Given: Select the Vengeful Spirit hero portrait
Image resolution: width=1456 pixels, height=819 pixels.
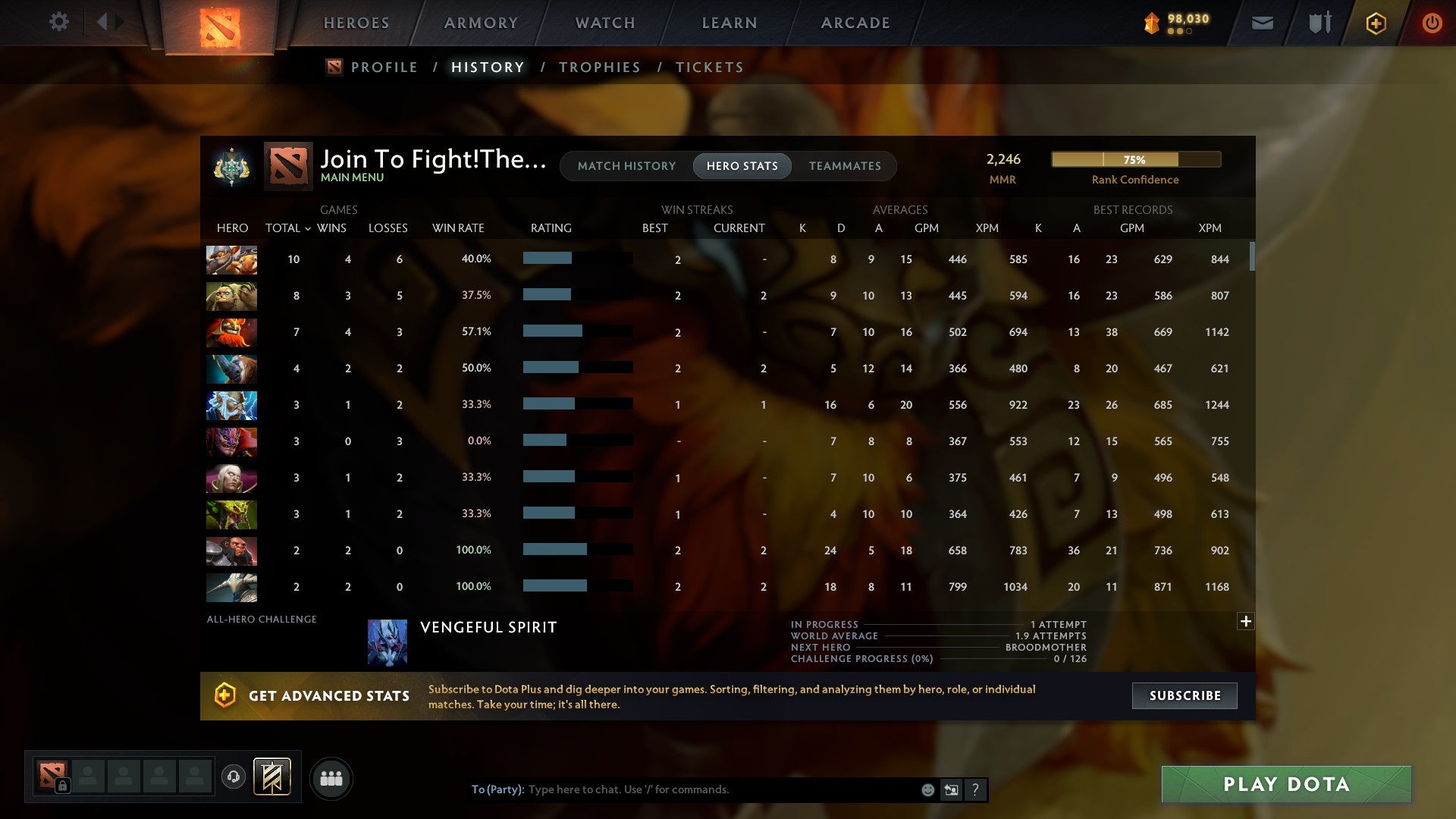Looking at the screenshot, I should (388, 642).
